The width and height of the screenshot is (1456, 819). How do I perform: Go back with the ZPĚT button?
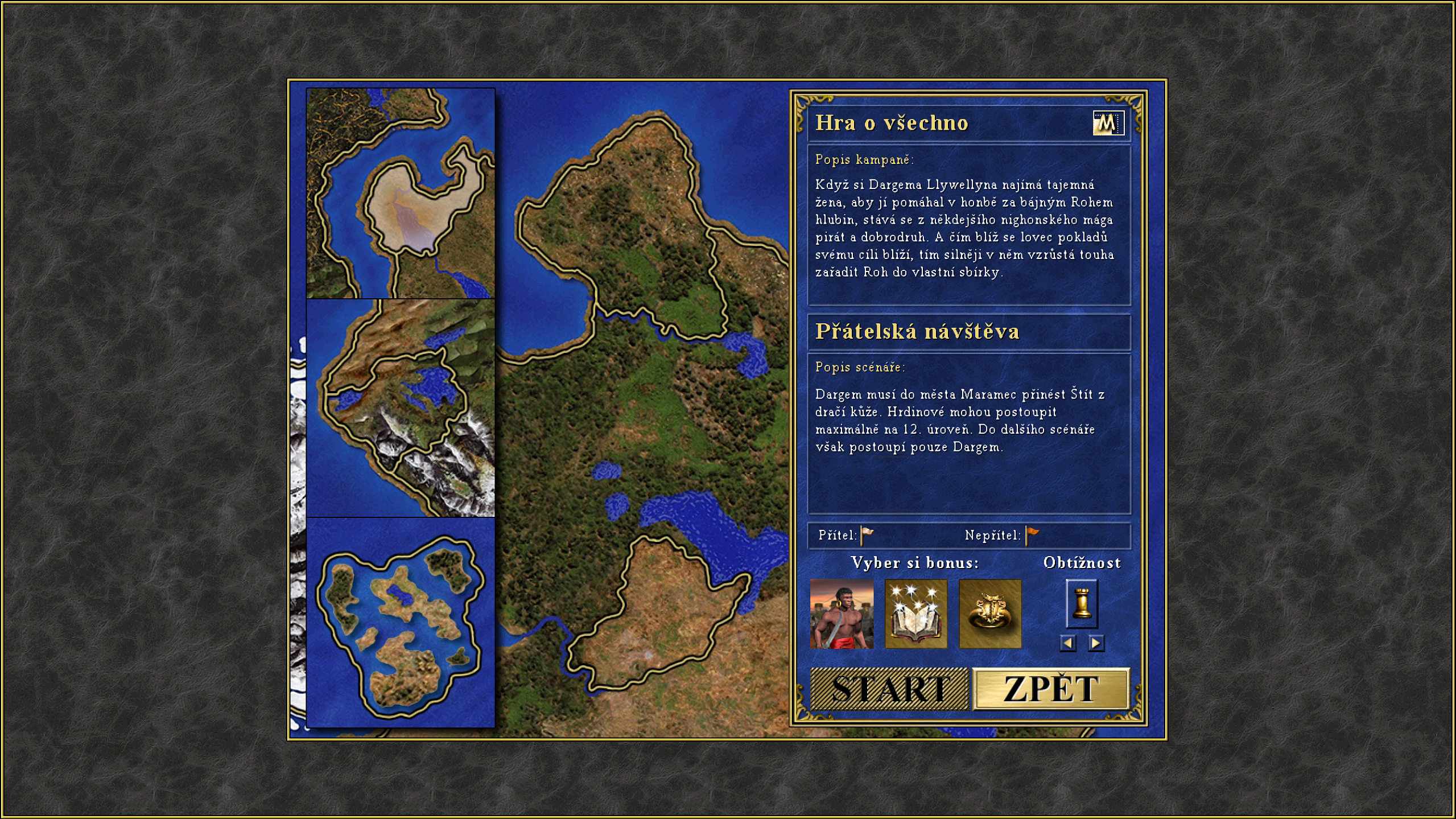(x=1050, y=689)
